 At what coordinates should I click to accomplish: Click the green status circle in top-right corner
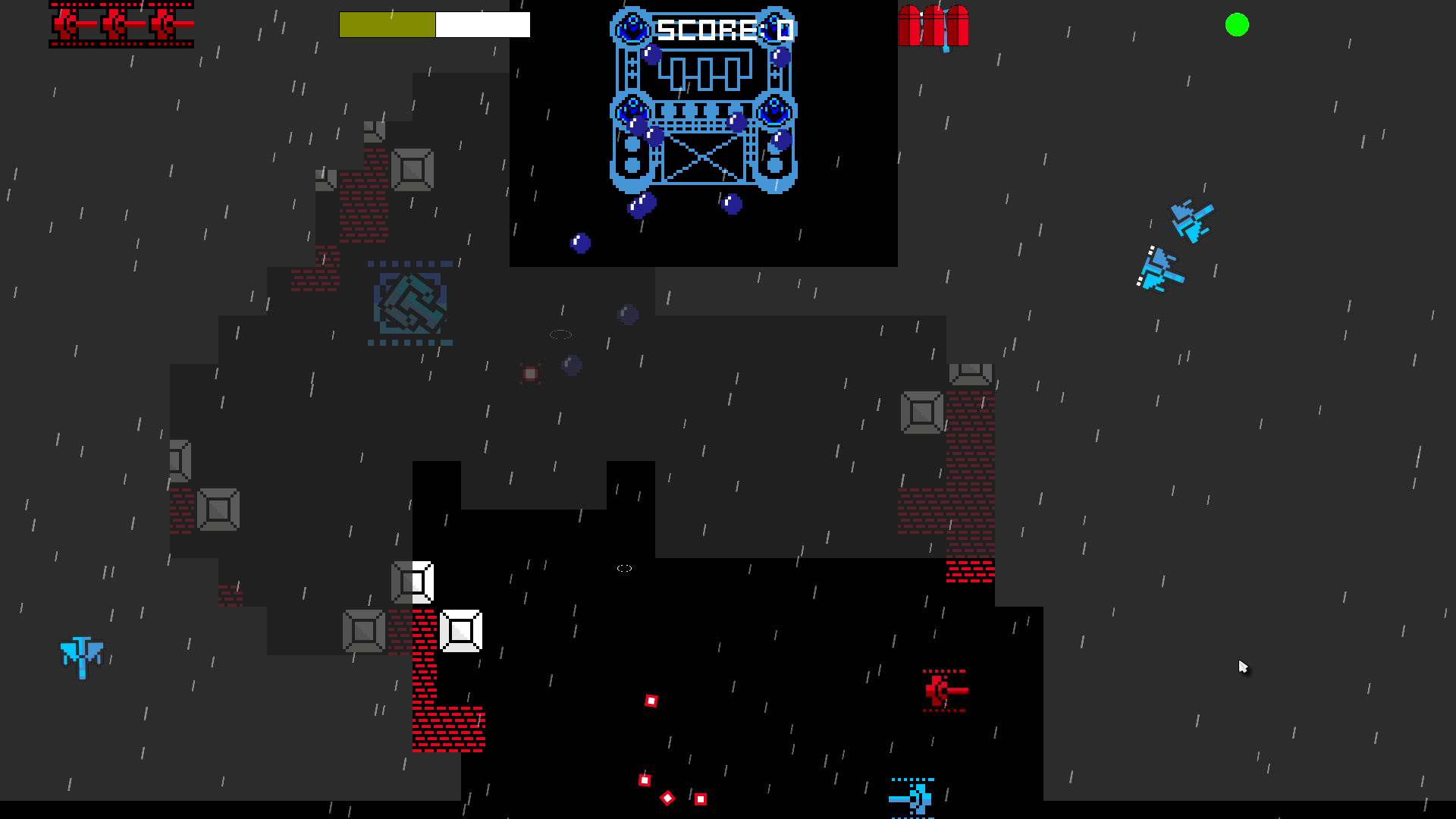tap(1236, 26)
